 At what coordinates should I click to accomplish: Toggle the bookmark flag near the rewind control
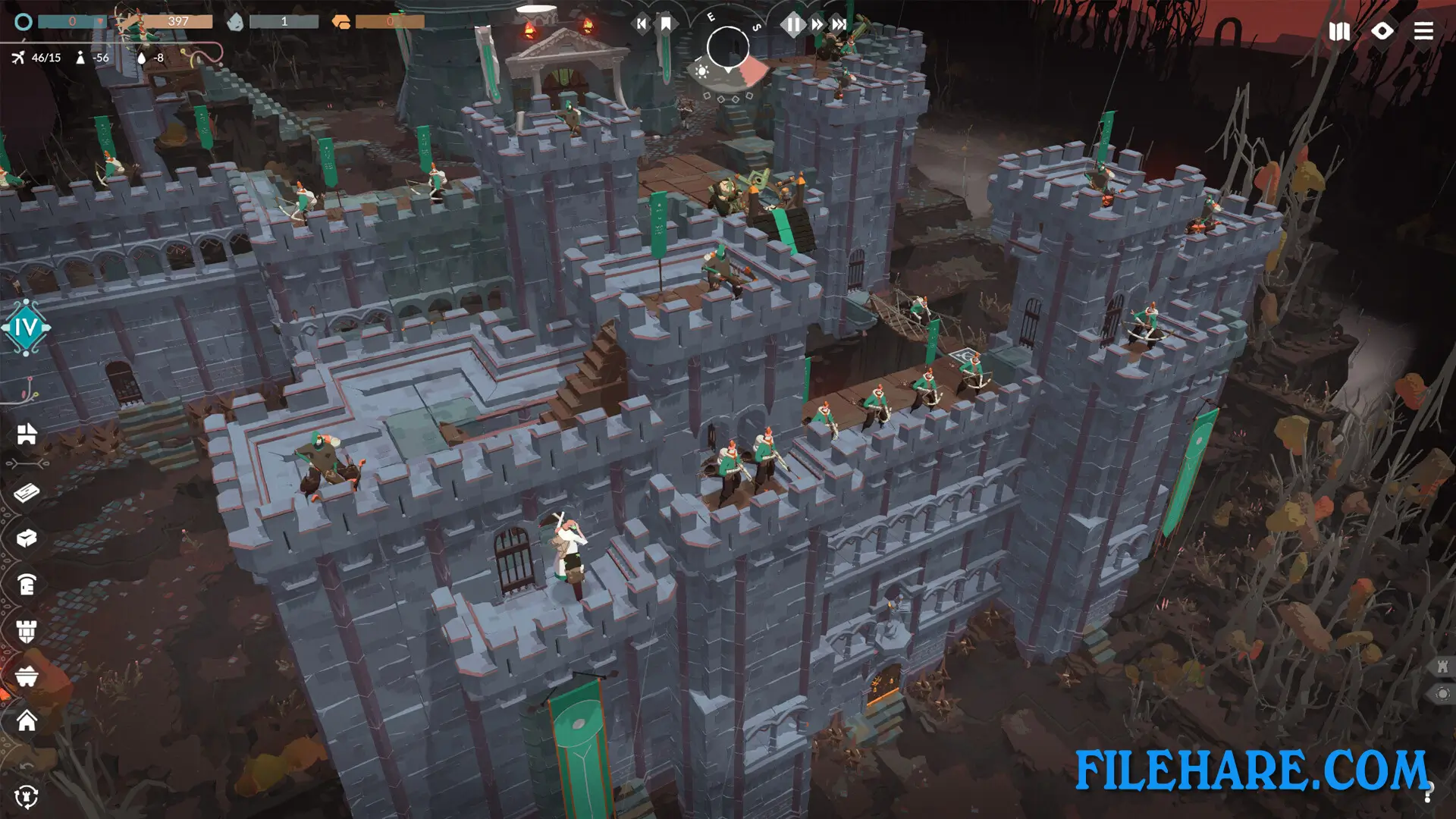(x=666, y=24)
